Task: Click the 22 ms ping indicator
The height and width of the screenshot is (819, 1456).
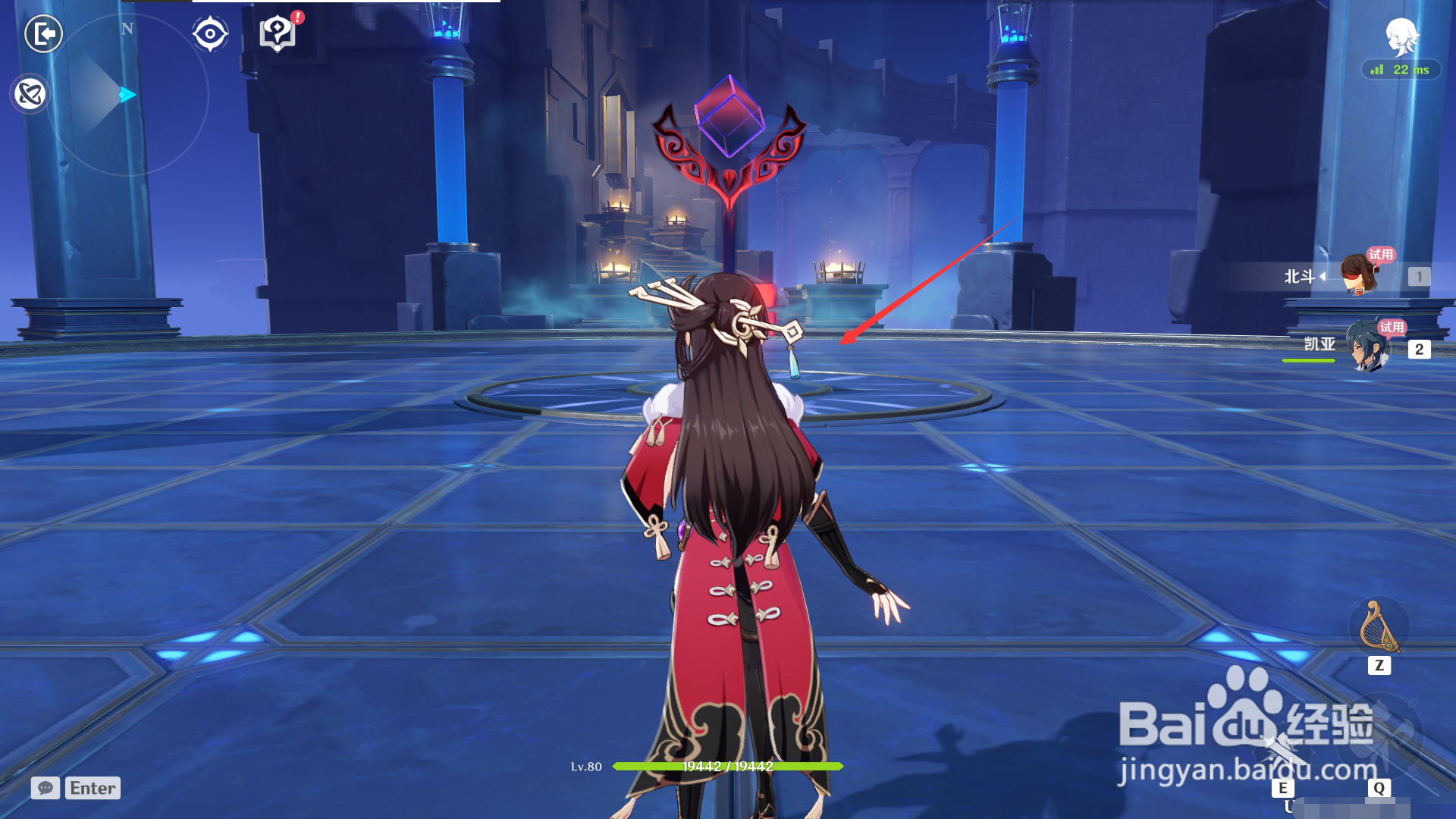Action: tap(1399, 71)
